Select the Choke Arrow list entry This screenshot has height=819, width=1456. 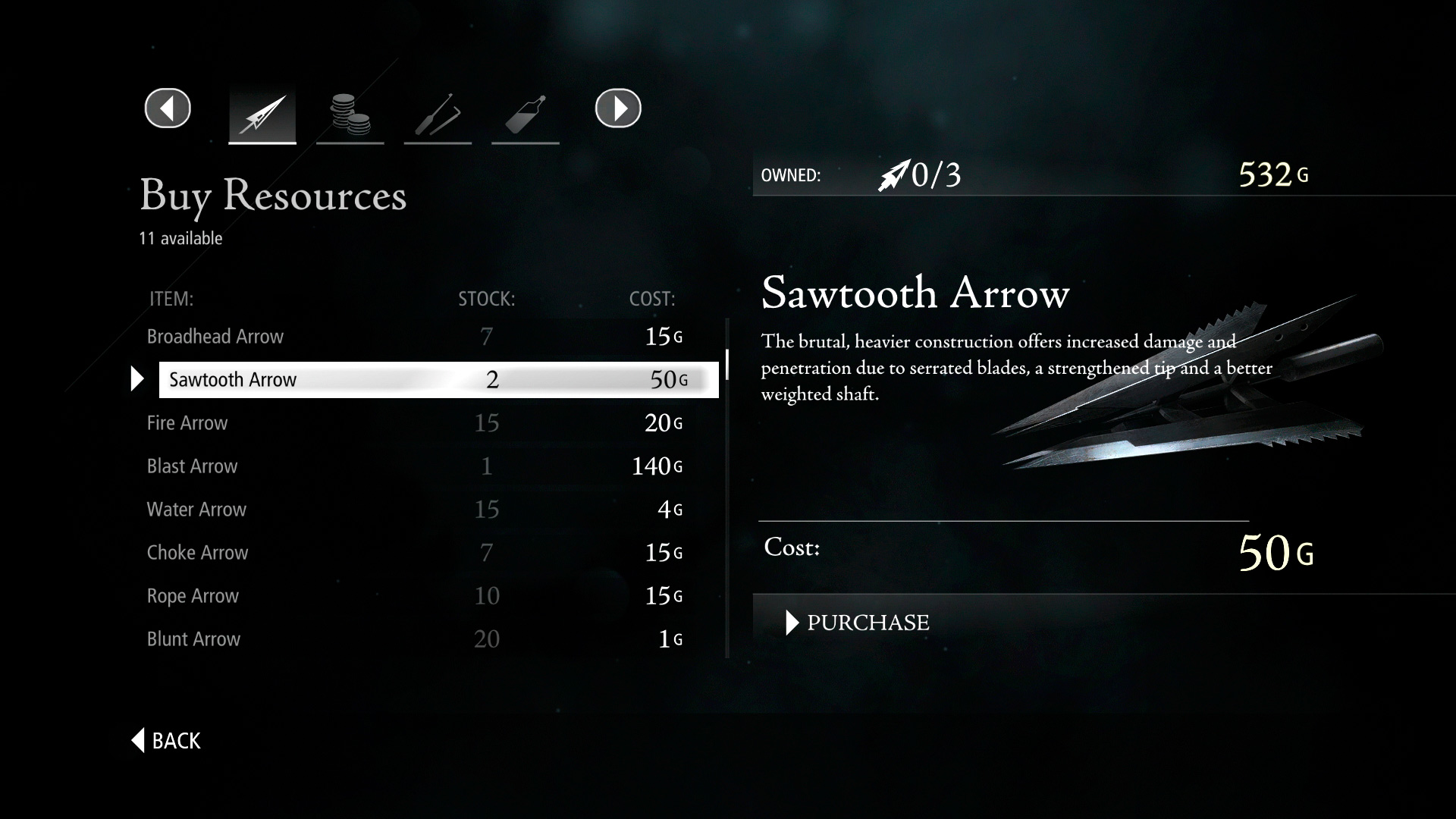197,553
